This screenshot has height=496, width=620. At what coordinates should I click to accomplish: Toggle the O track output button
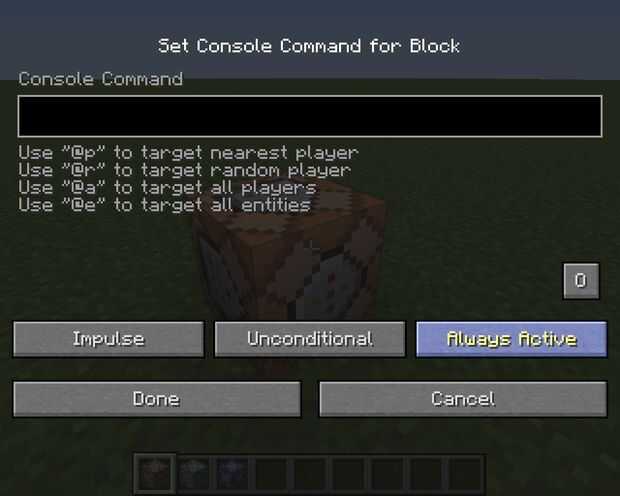(x=581, y=281)
